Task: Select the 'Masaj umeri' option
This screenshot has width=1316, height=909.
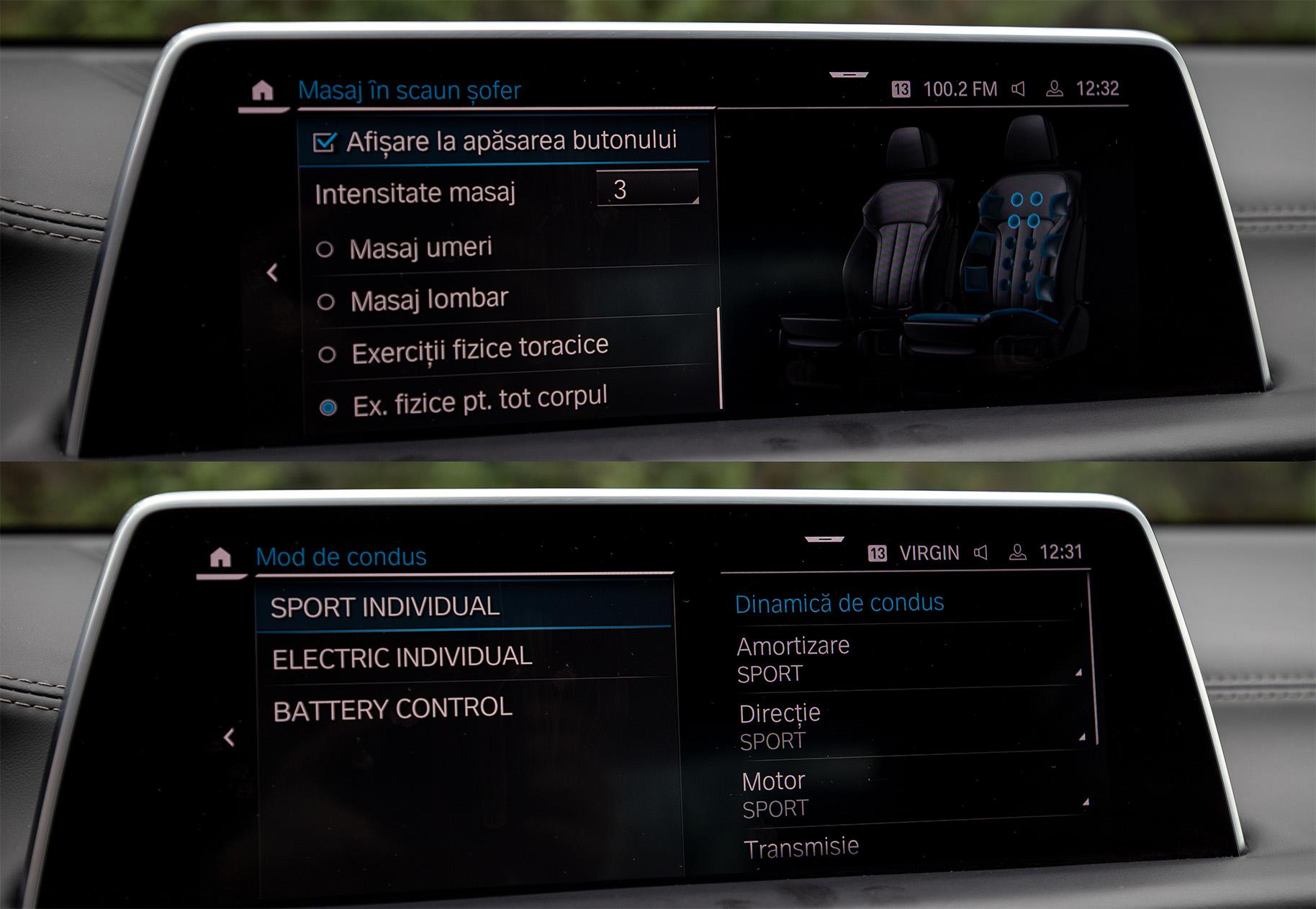Action: point(325,250)
